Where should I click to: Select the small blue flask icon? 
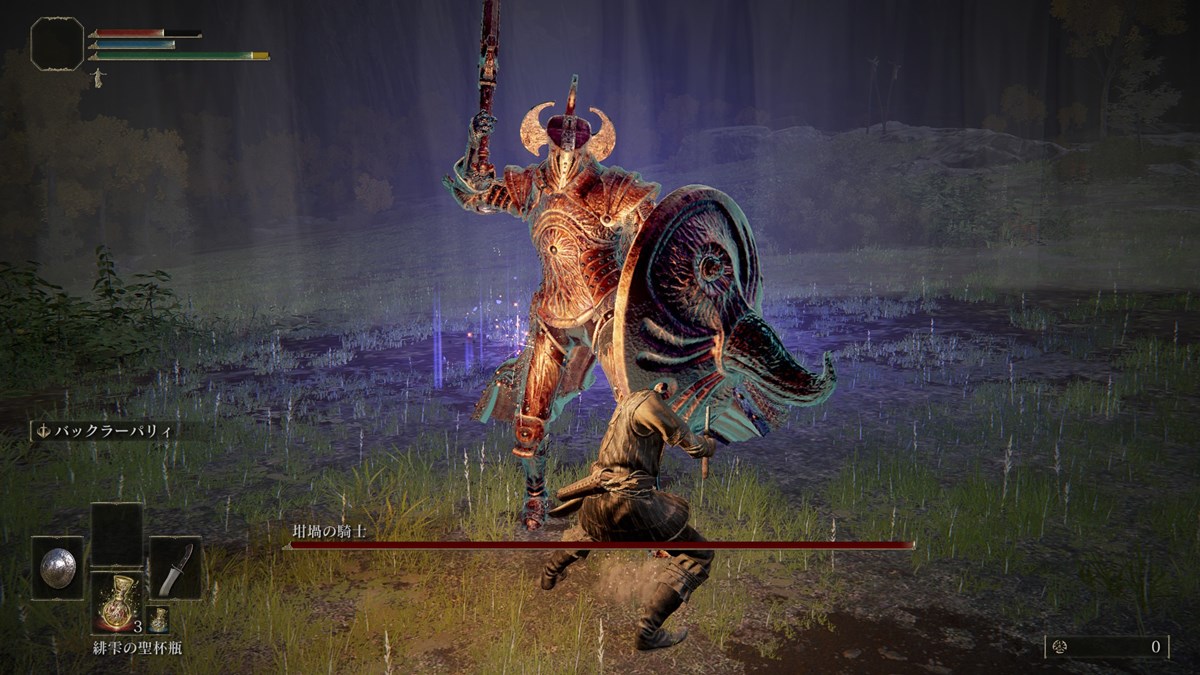[158, 618]
